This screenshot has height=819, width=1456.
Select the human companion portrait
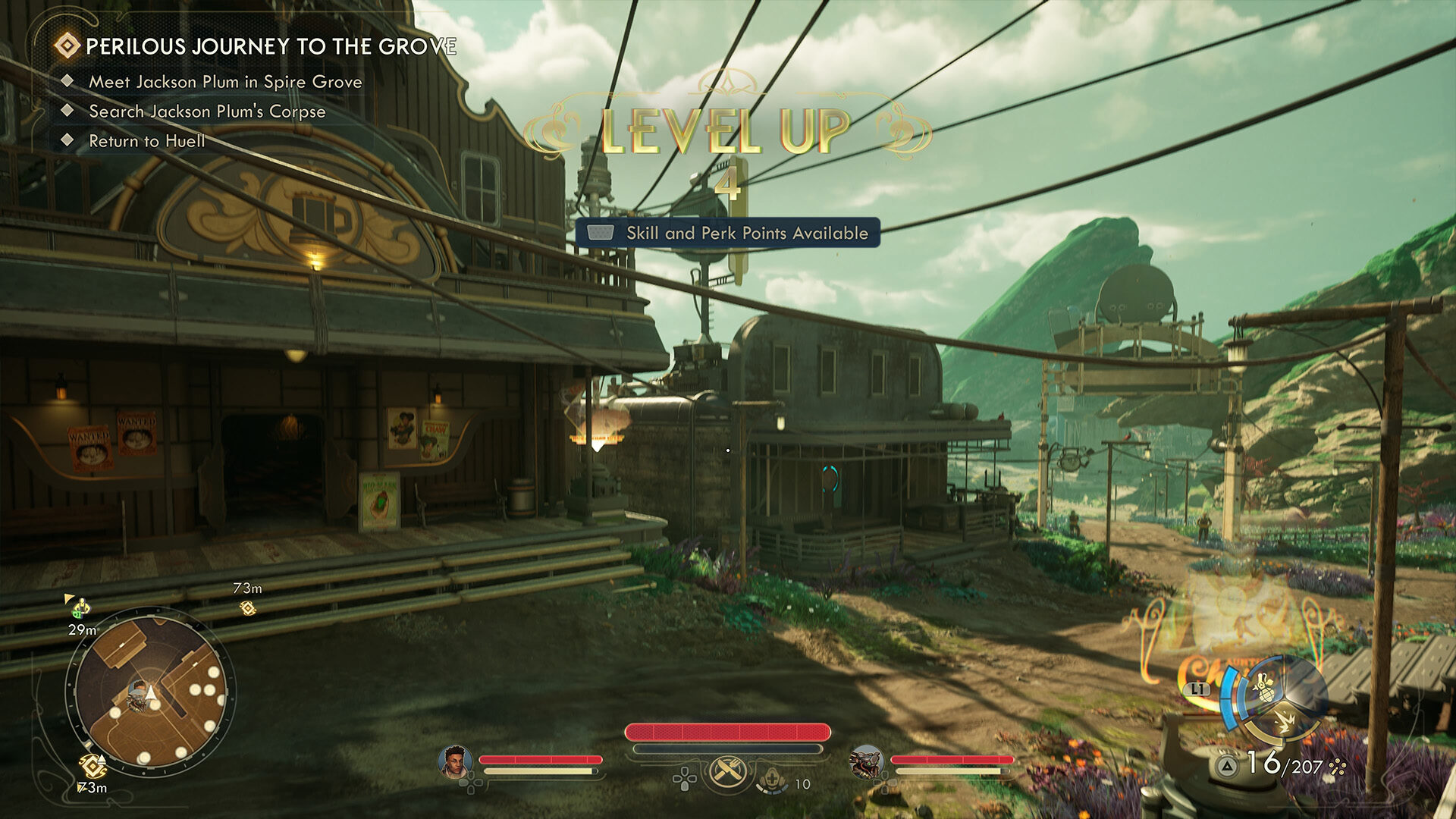click(x=455, y=761)
